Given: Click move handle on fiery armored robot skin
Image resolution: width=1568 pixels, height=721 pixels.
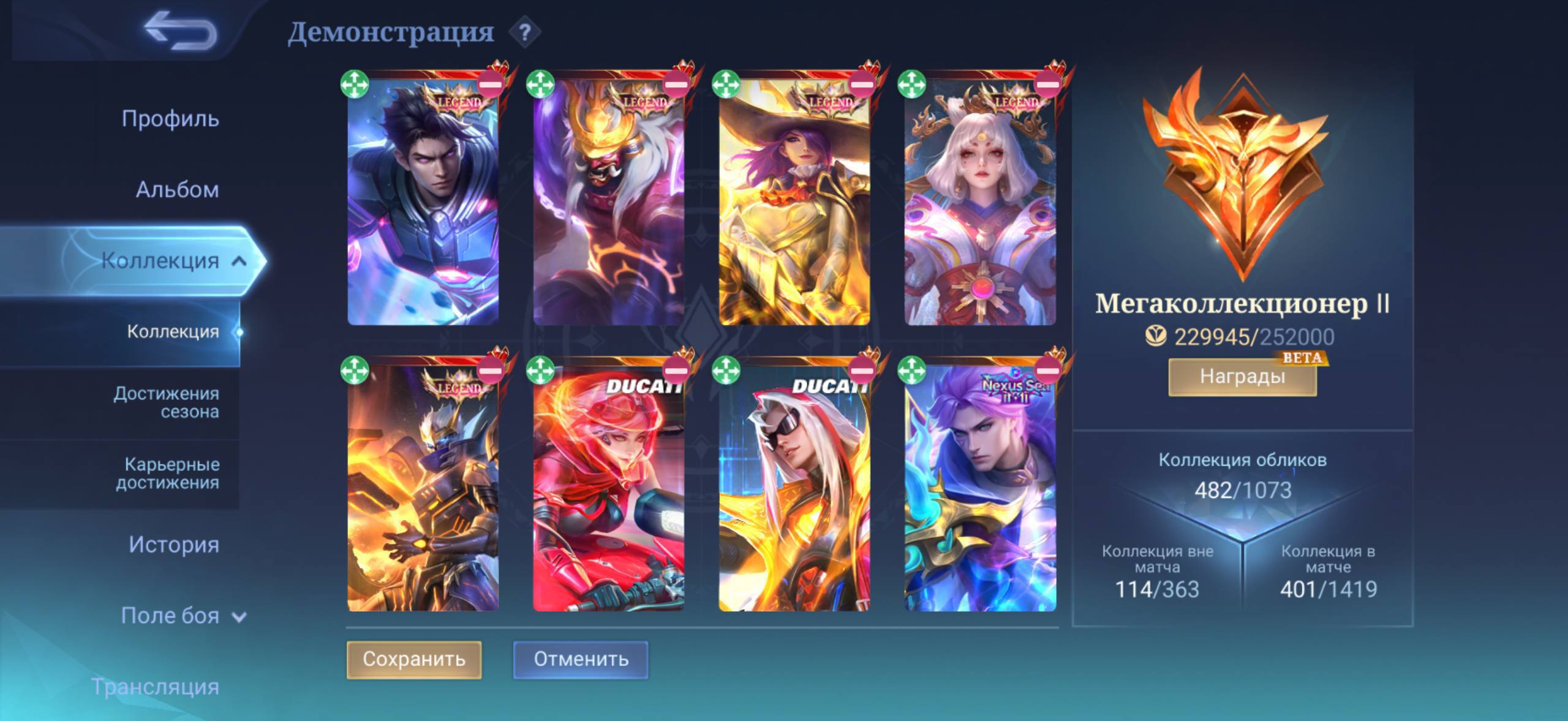Looking at the screenshot, I should pos(355,370).
